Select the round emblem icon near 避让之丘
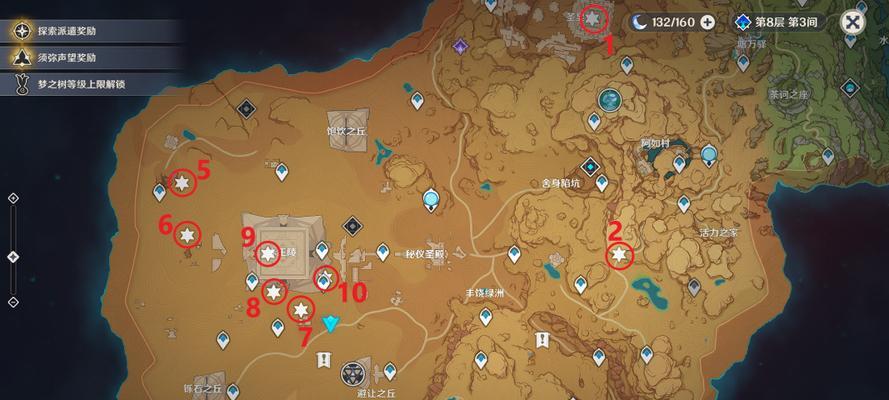Image resolution: width=889 pixels, height=400 pixels. (353, 374)
